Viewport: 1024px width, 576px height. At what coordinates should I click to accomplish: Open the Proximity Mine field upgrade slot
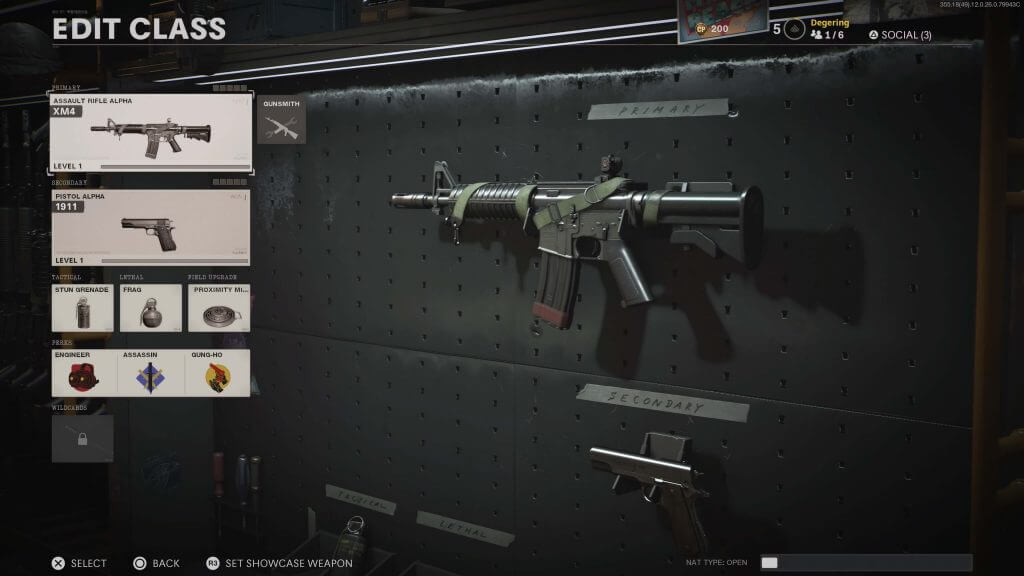(218, 308)
